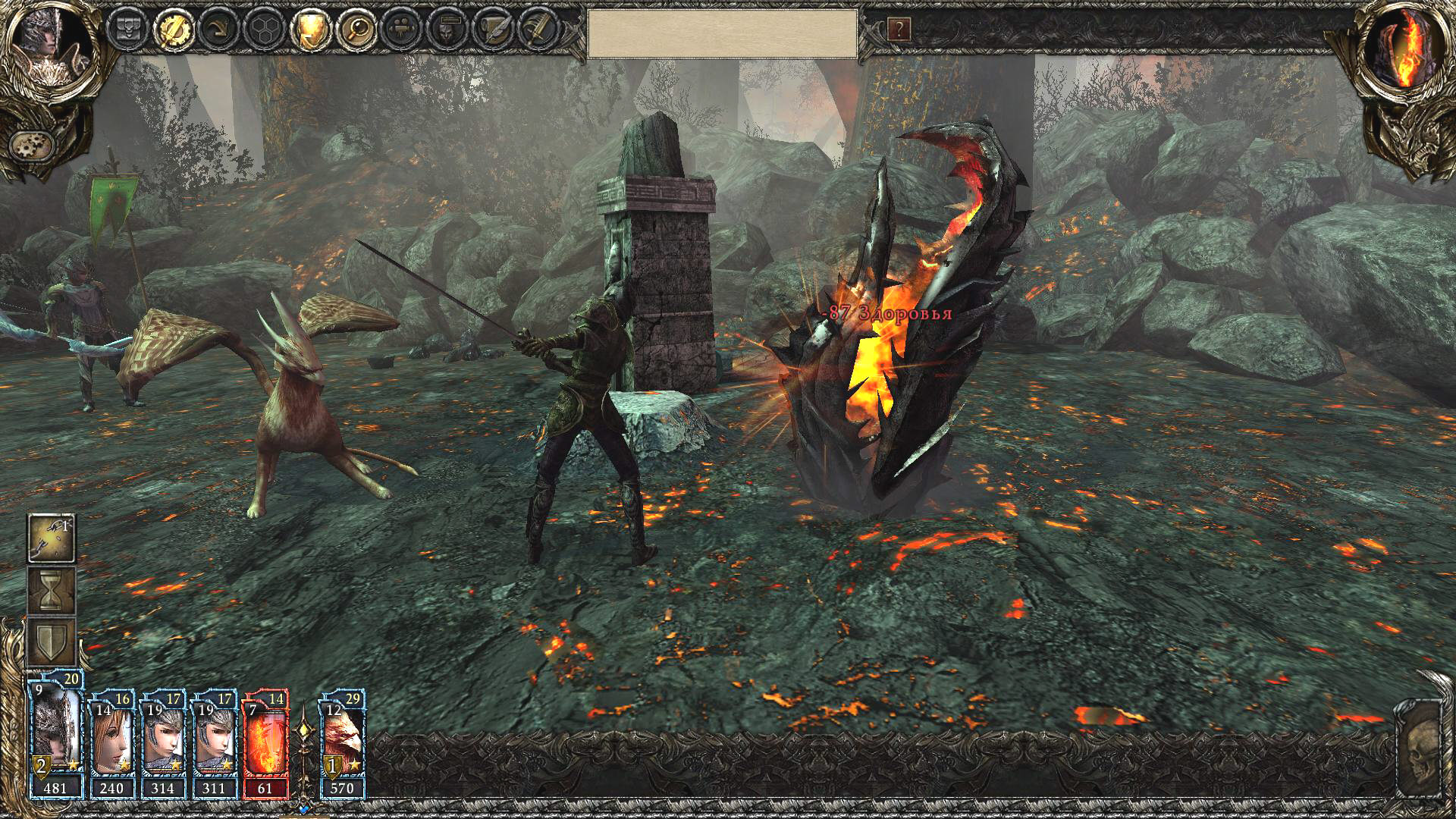Image resolution: width=1456 pixels, height=819 pixels.
Task: Open help with the question mark button
Action: coord(899,30)
